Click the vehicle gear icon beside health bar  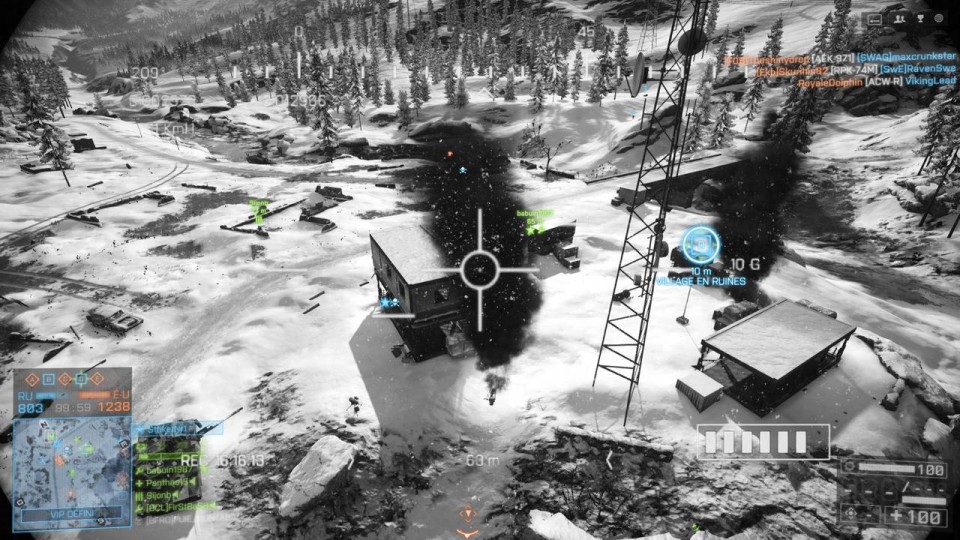pyautogui.click(x=848, y=468)
